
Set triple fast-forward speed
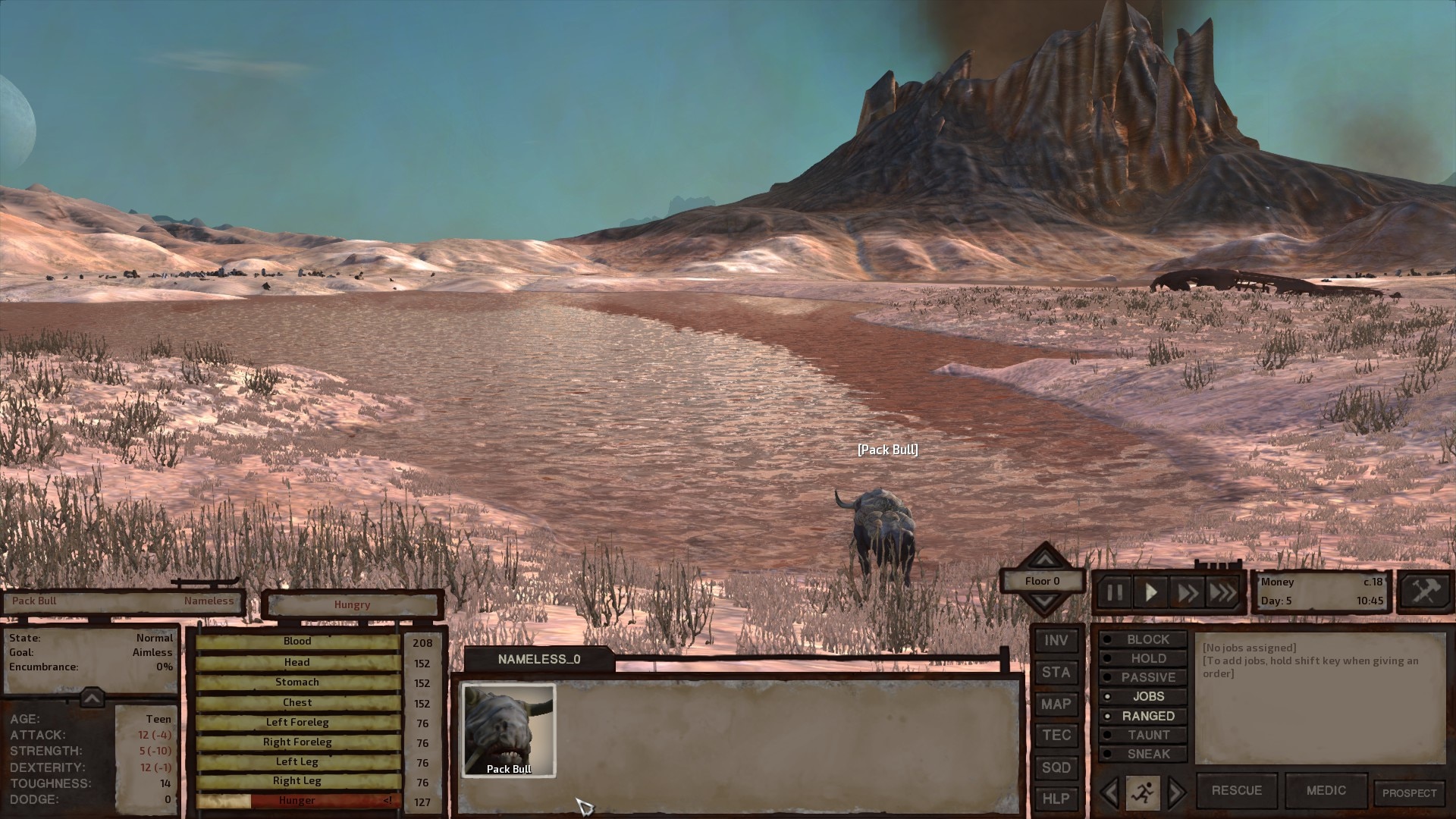pyautogui.click(x=1222, y=592)
